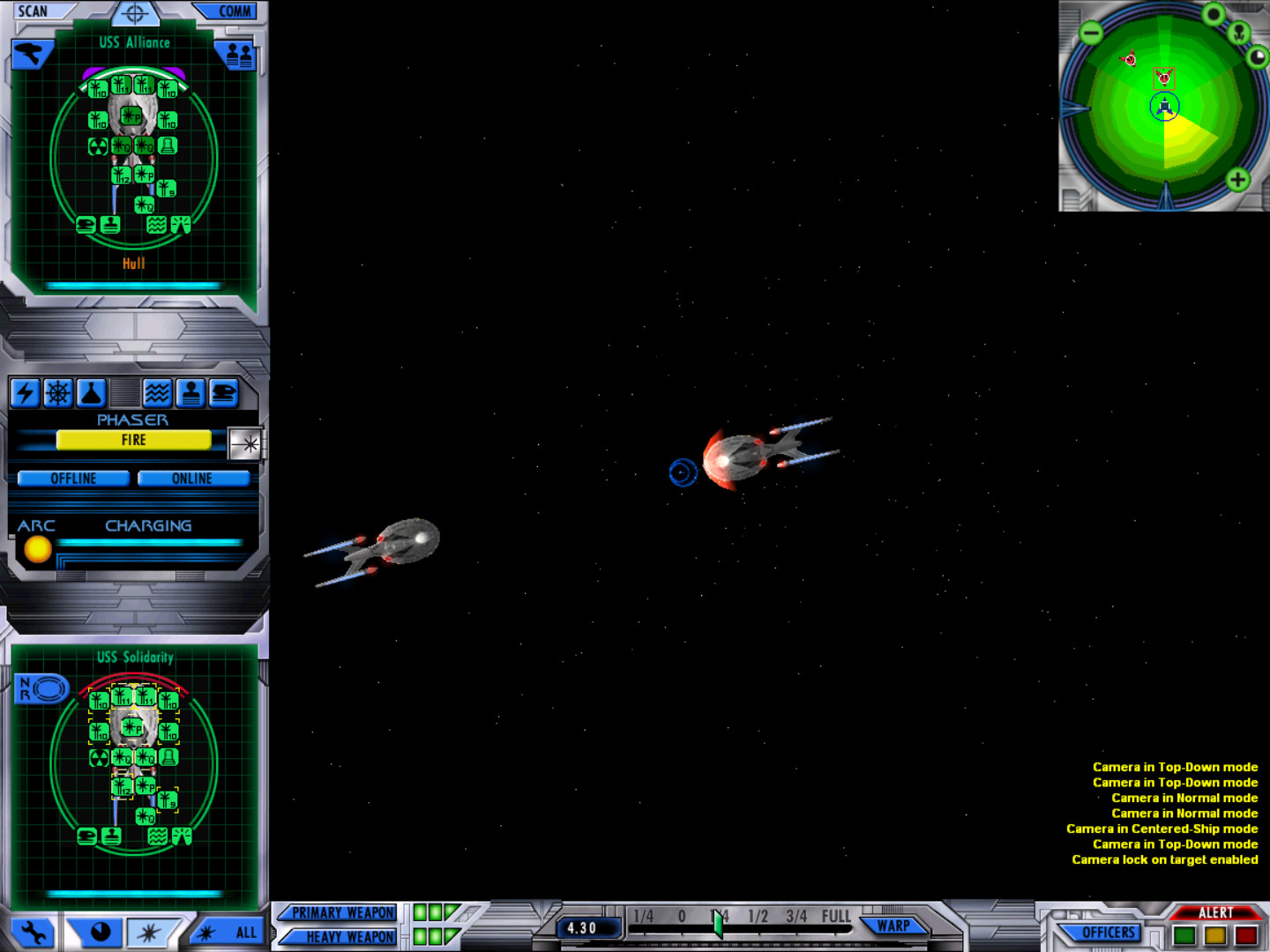The width and height of the screenshot is (1270, 952).
Task: Set green alert status
Action: [1184, 935]
